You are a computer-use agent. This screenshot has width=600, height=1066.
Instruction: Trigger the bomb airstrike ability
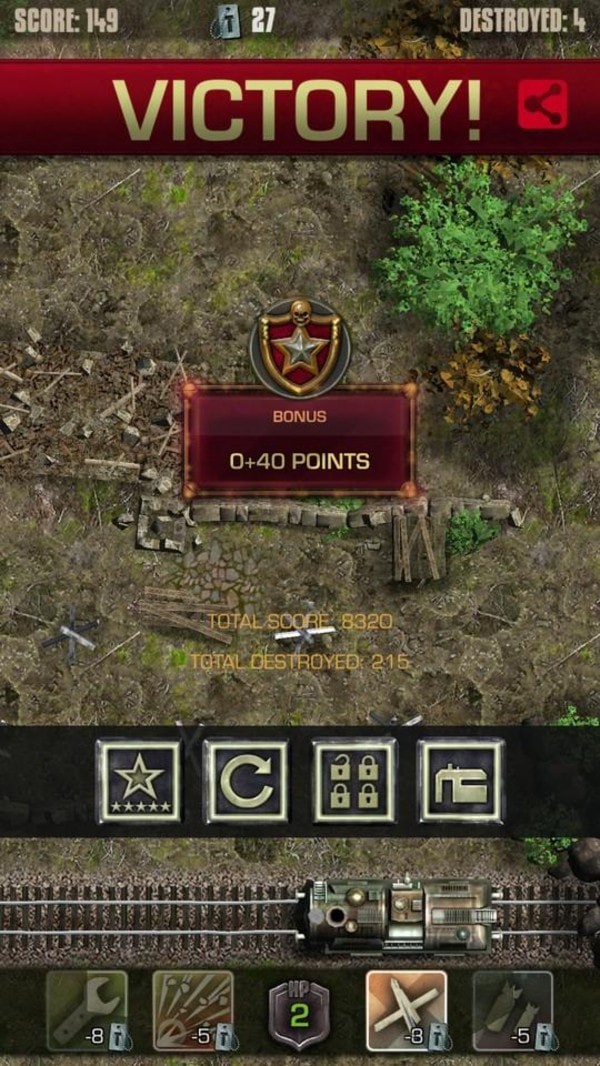point(513,1010)
